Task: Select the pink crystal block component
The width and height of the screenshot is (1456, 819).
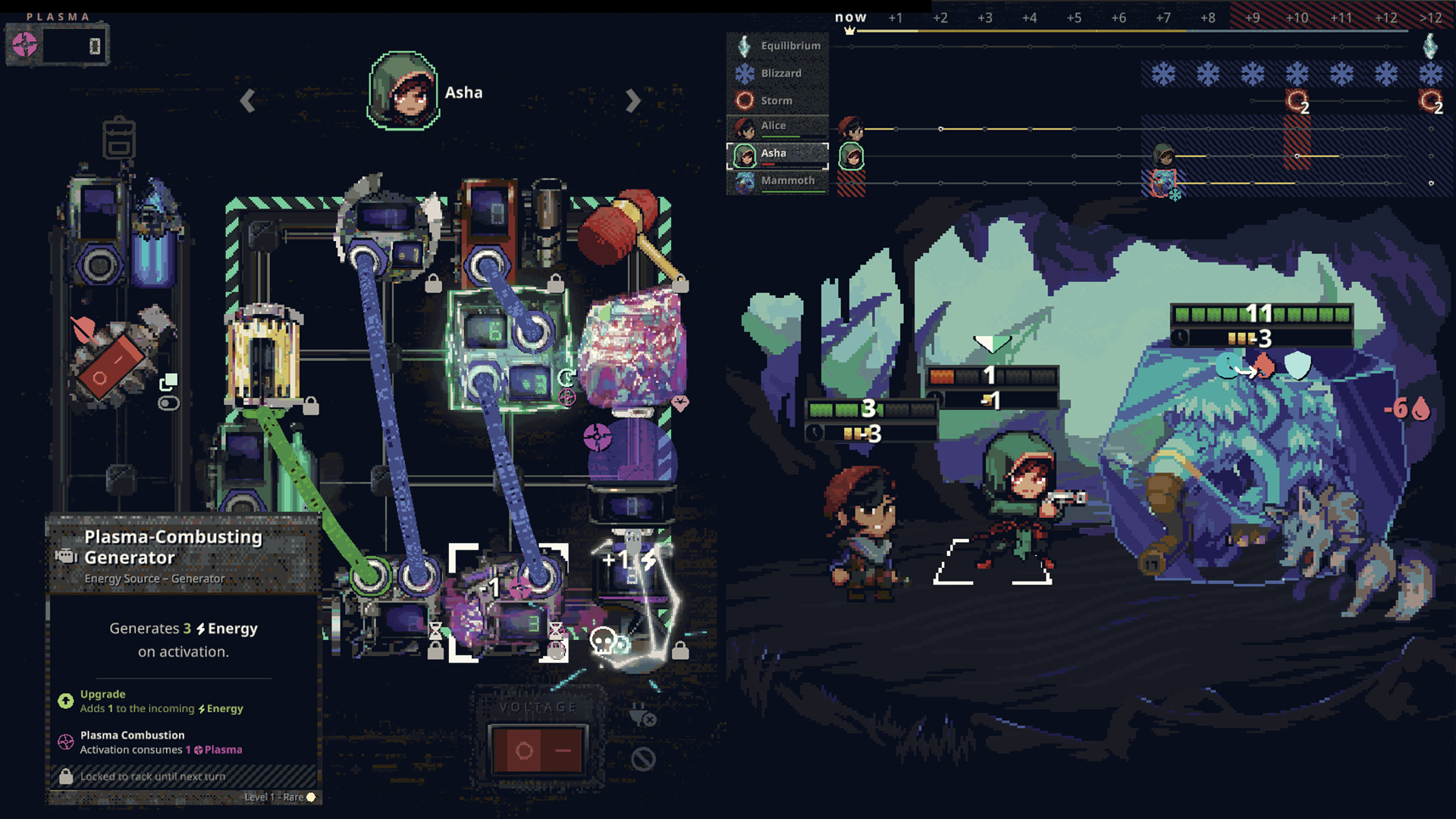Action: point(633,349)
